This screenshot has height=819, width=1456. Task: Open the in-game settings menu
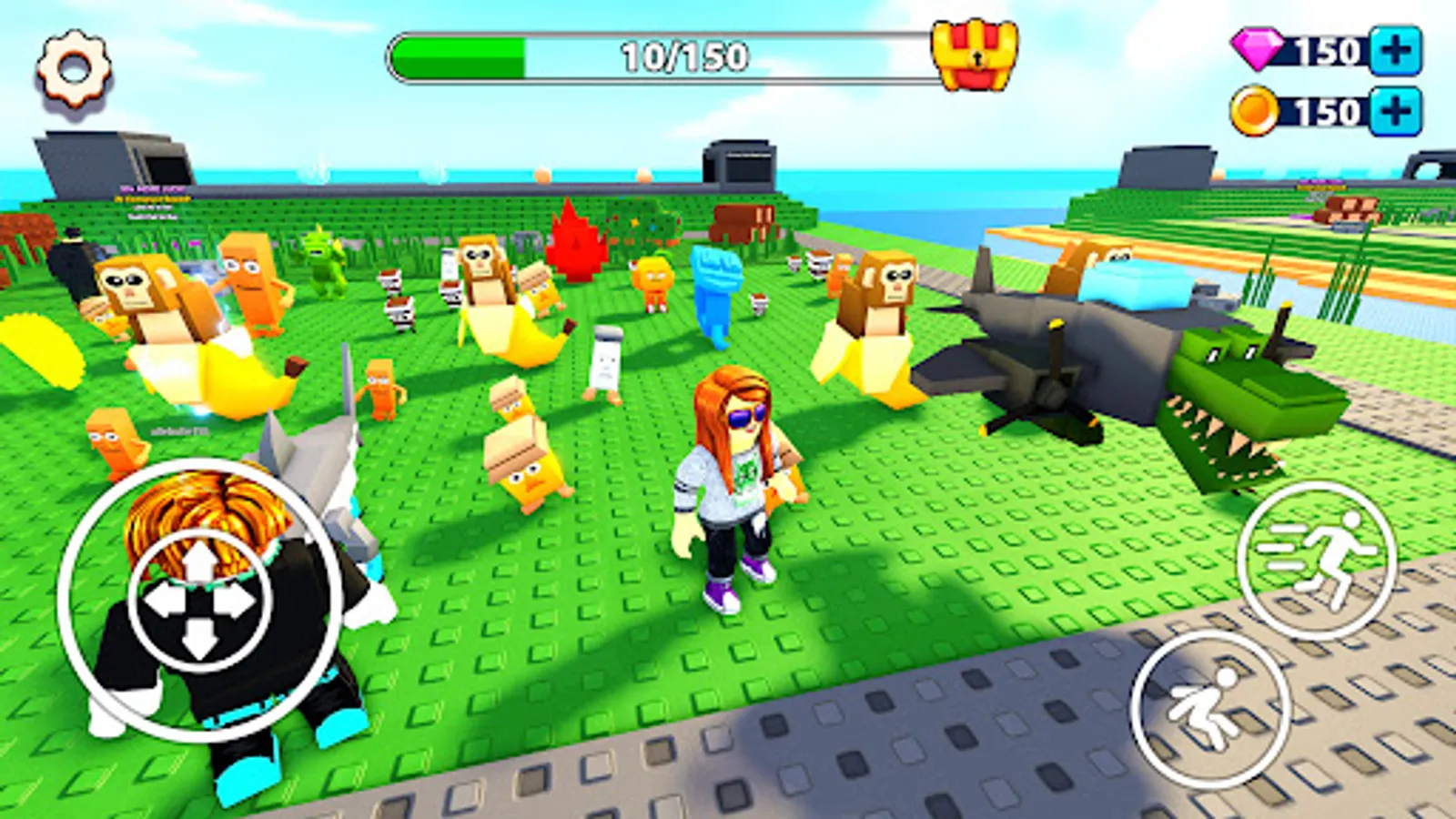[x=71, y=66]
